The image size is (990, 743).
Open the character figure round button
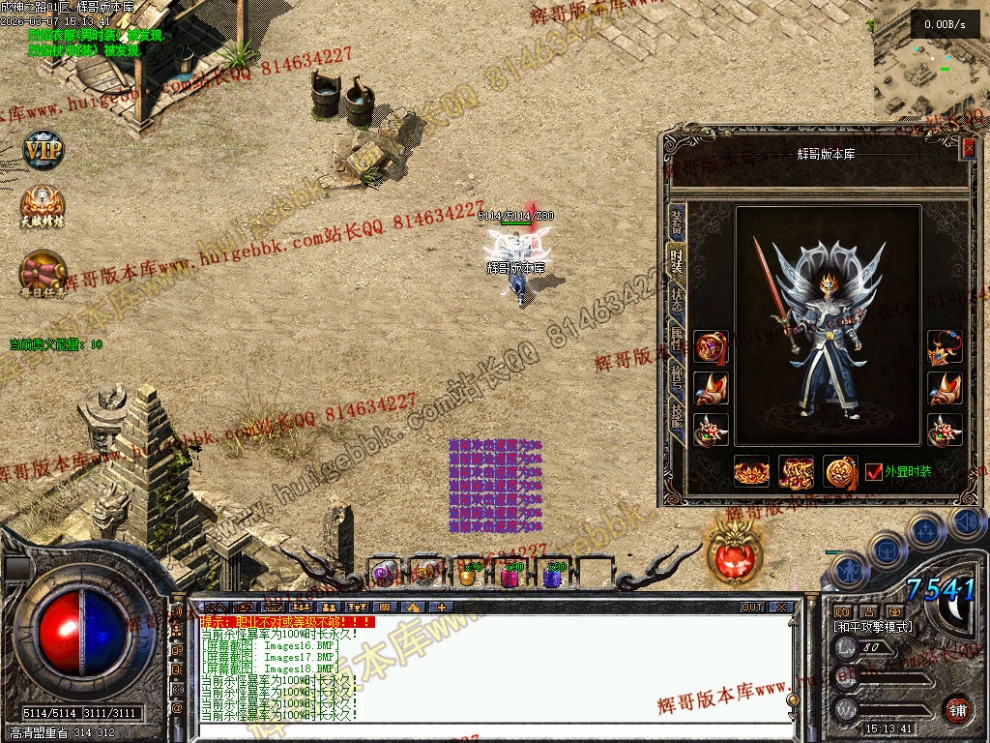(849, 572)
